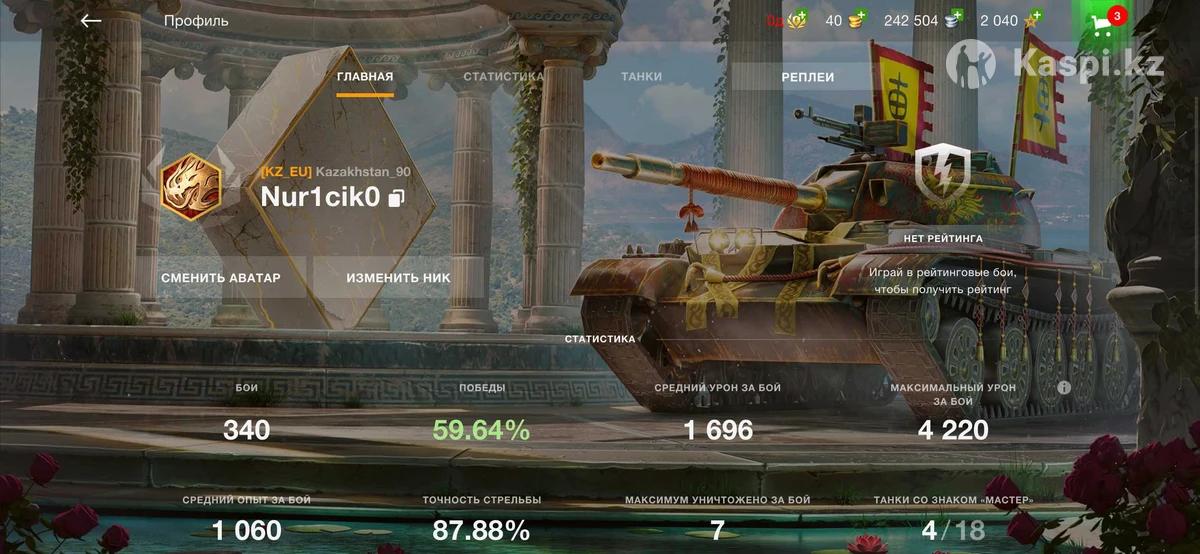Add gold coins via the 40 gold counter
The height and width of the screenshot is (554, 1200).
pyautogui.click(x=856, y=20)
